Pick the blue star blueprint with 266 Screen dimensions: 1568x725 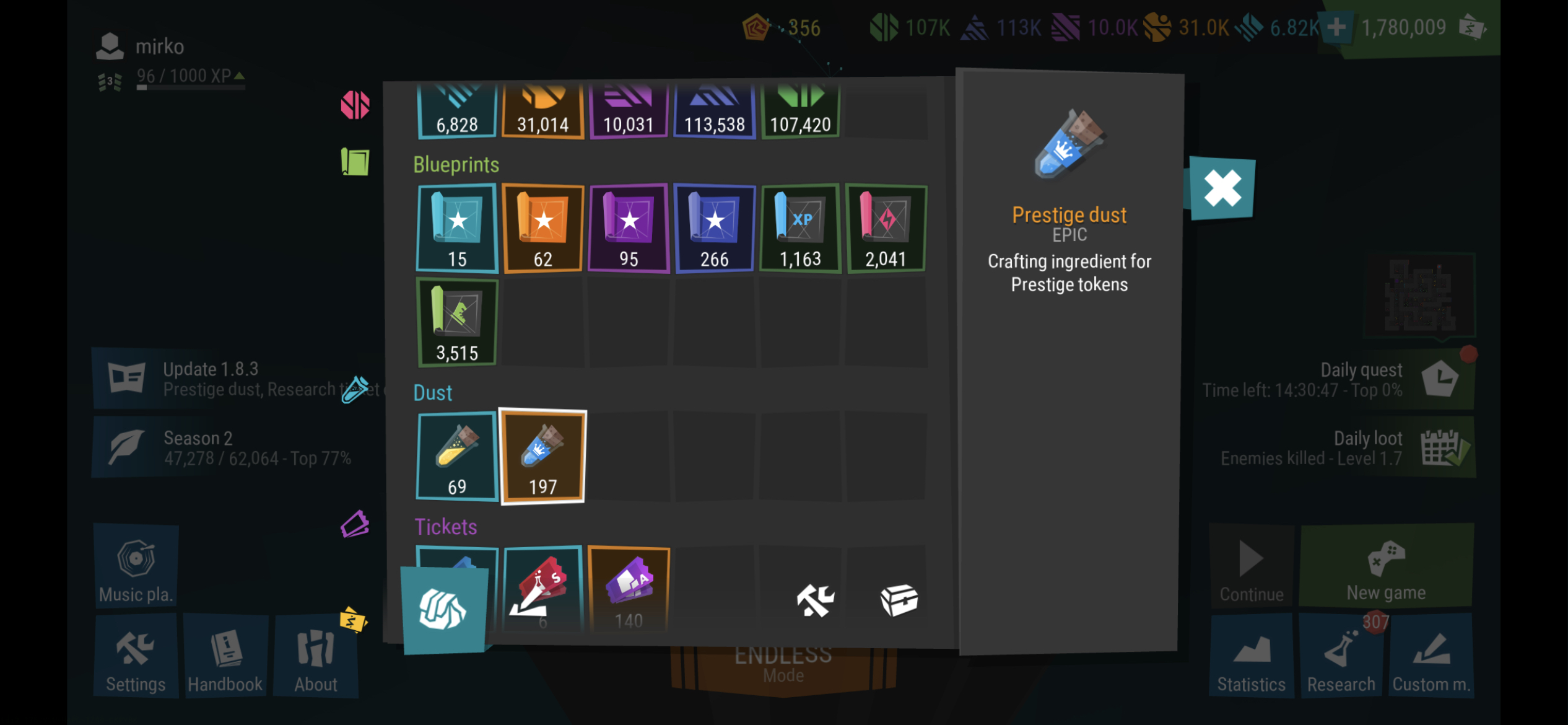tap(714, 229)
